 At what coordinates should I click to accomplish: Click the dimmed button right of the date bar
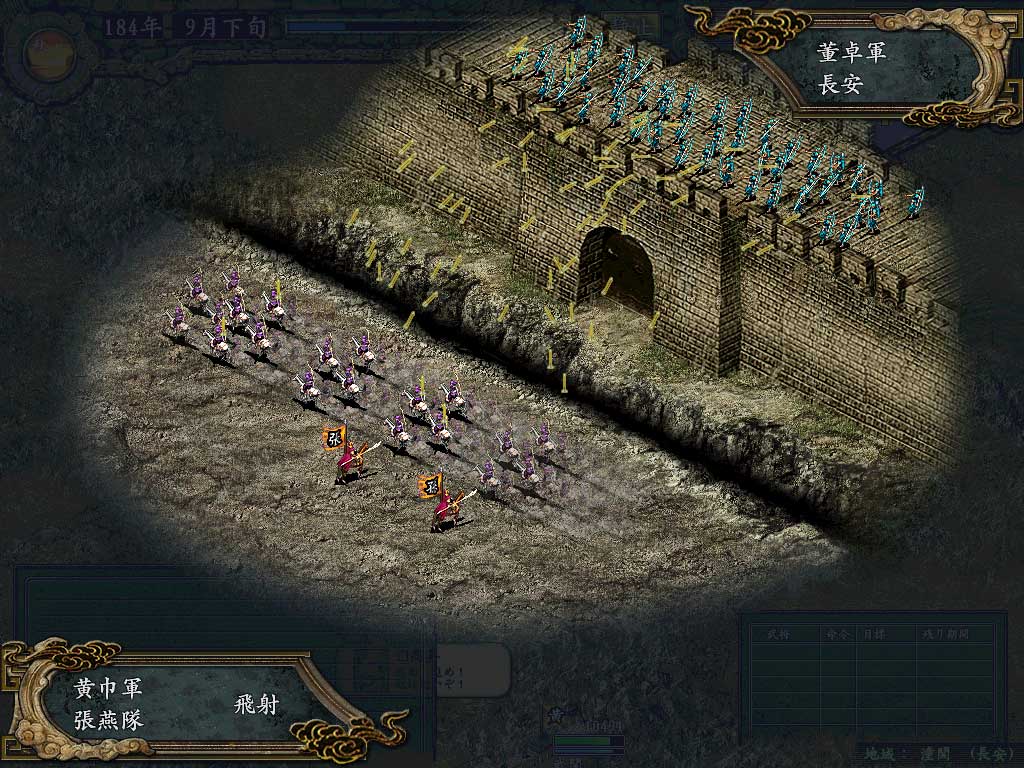click(636, 24)
